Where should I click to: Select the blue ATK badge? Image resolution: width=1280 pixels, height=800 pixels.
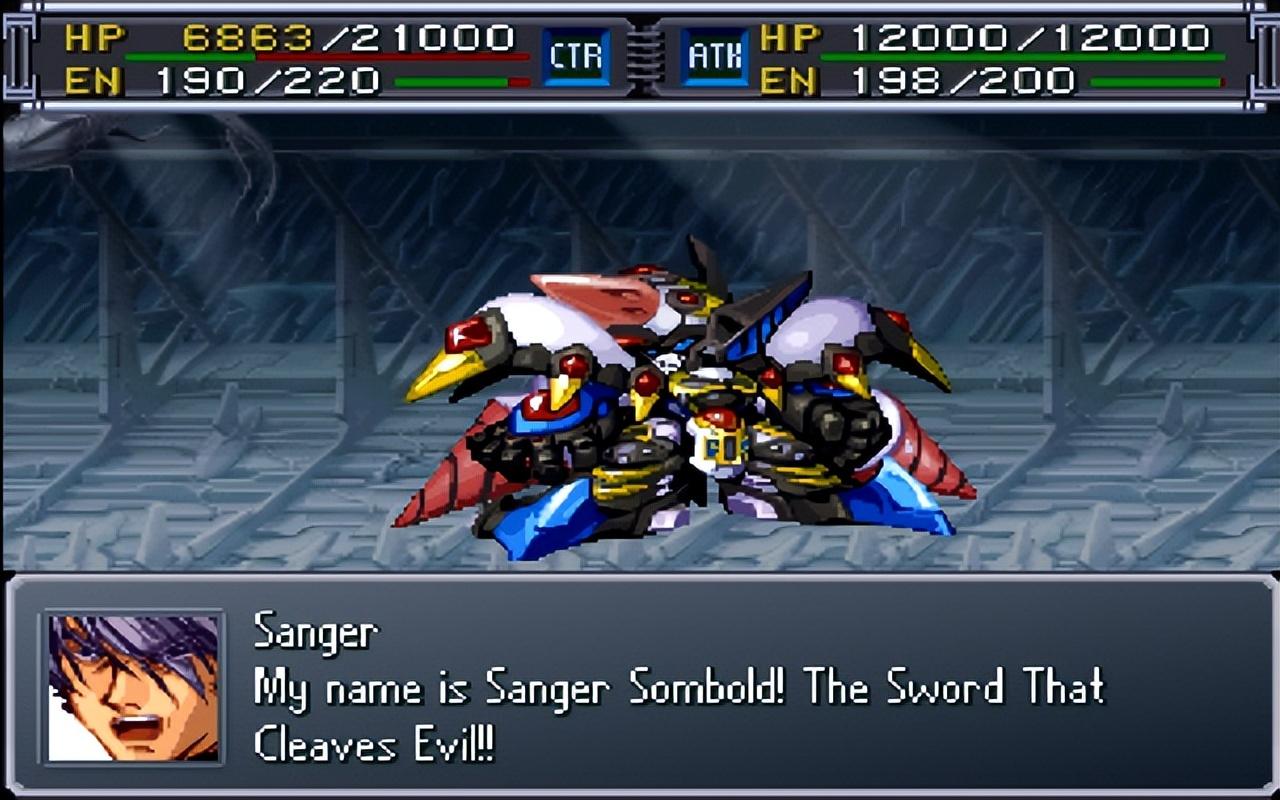tap(714, 57)
